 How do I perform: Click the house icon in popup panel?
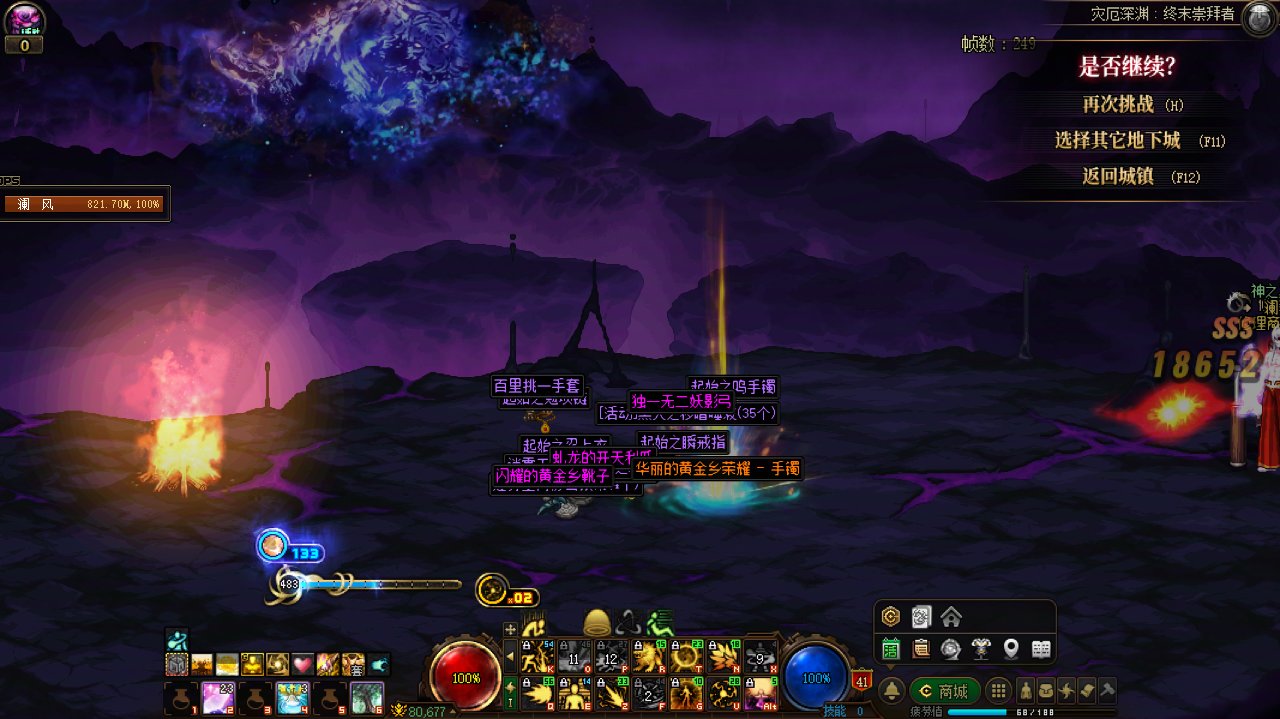pos(951,617)
